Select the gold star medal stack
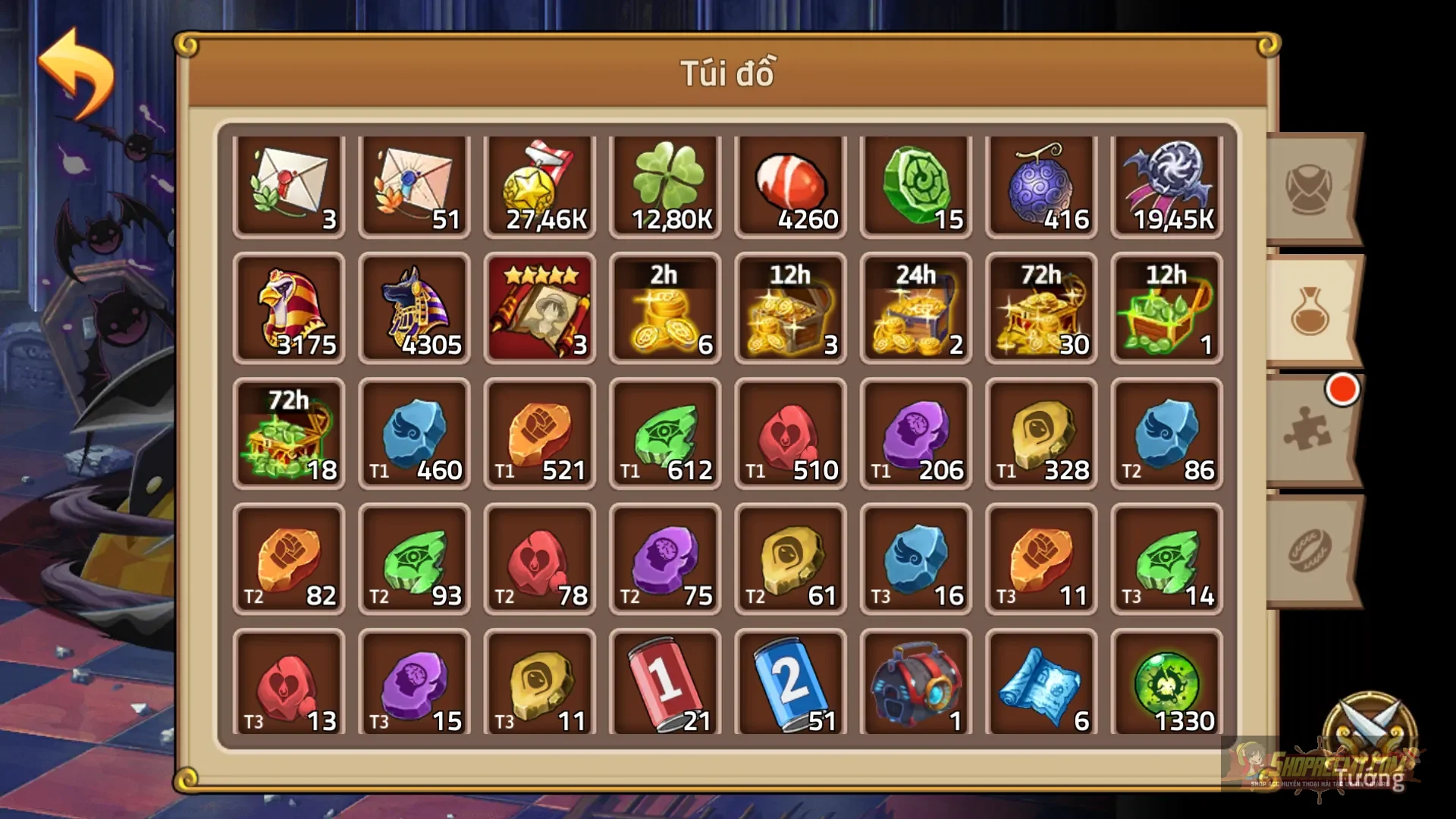 540,184
